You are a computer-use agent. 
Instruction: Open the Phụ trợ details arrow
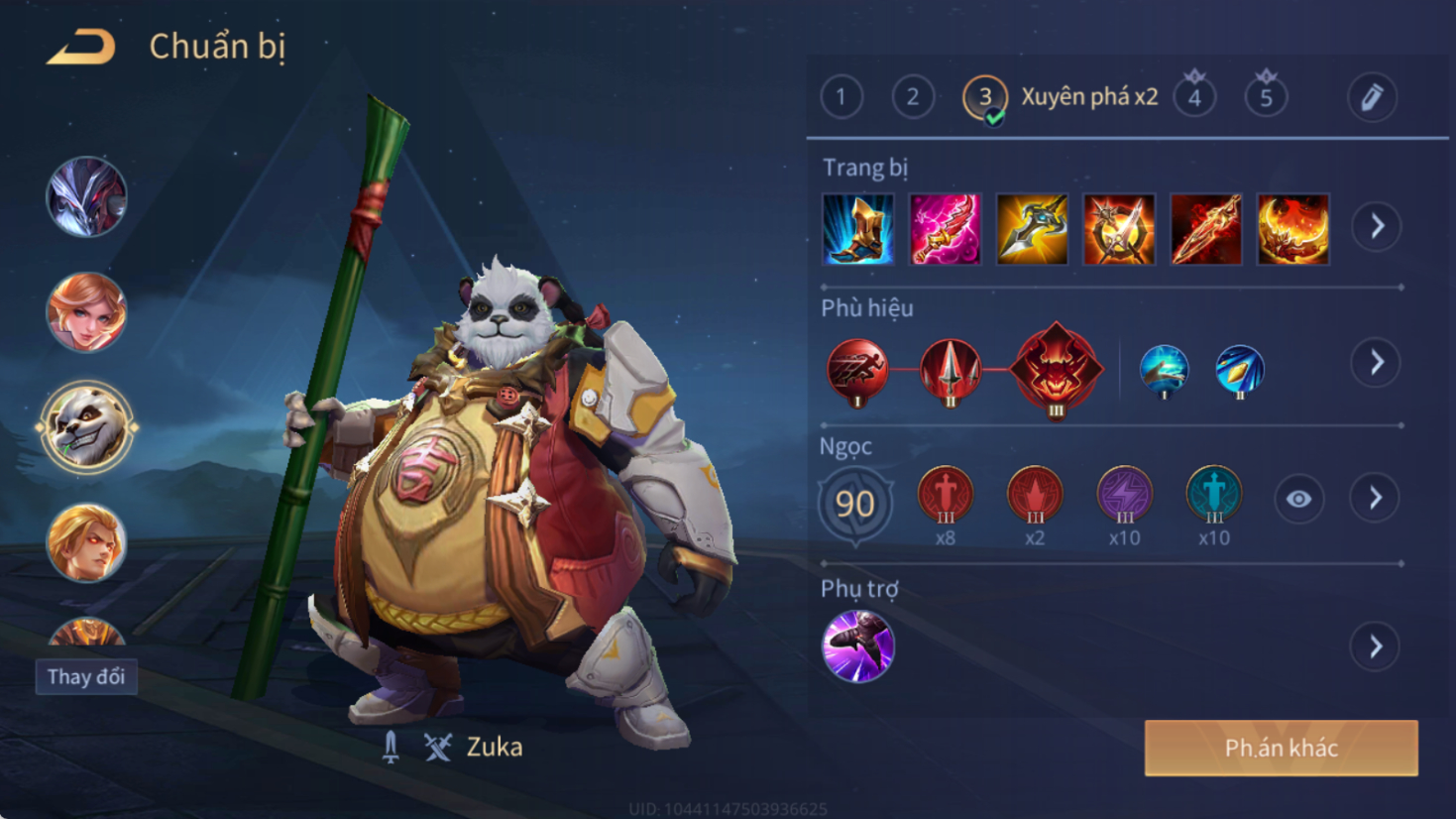(1376, 647)
